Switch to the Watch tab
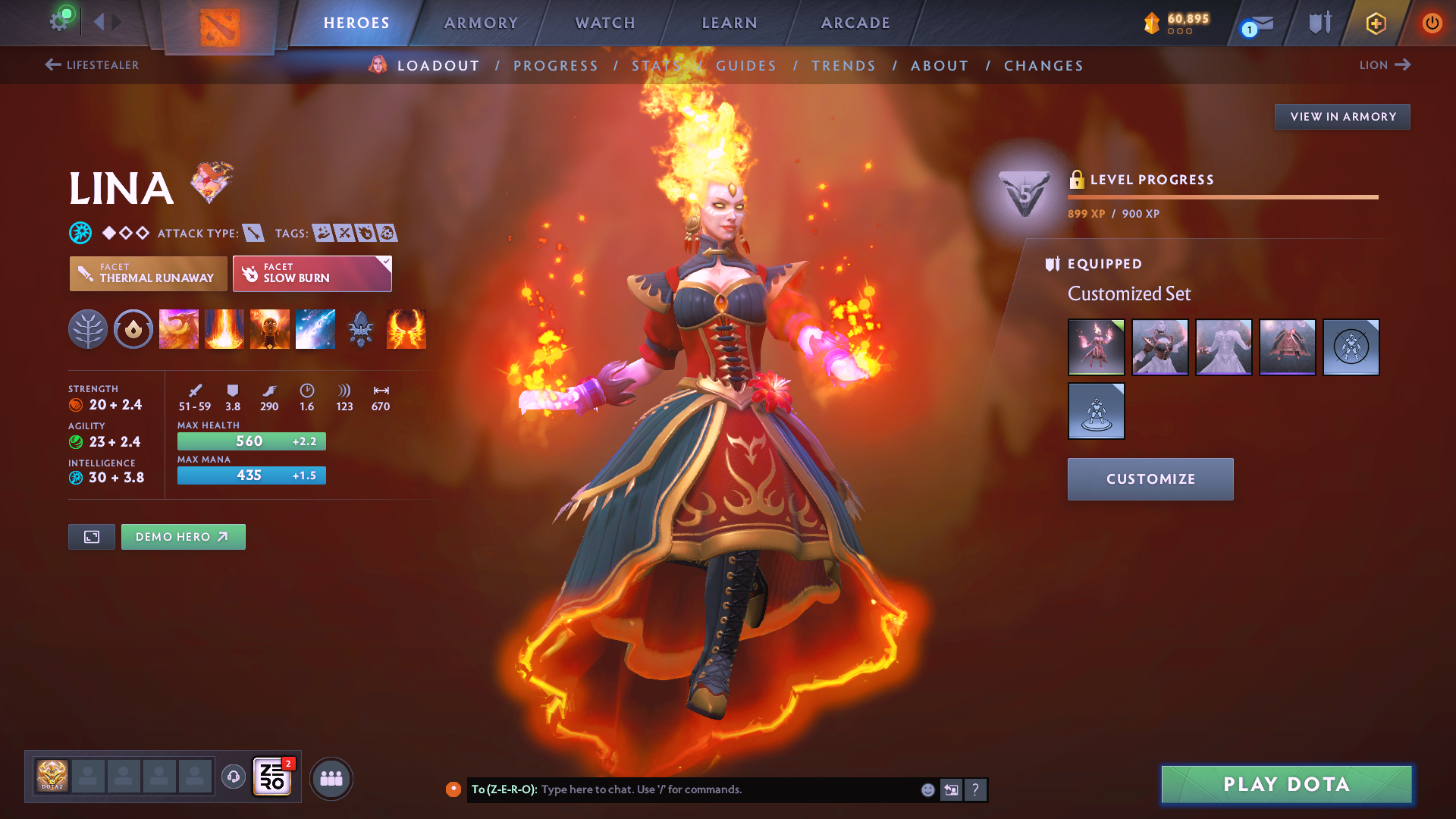This screenshot has width=1456, height=819. pos(605,23)
